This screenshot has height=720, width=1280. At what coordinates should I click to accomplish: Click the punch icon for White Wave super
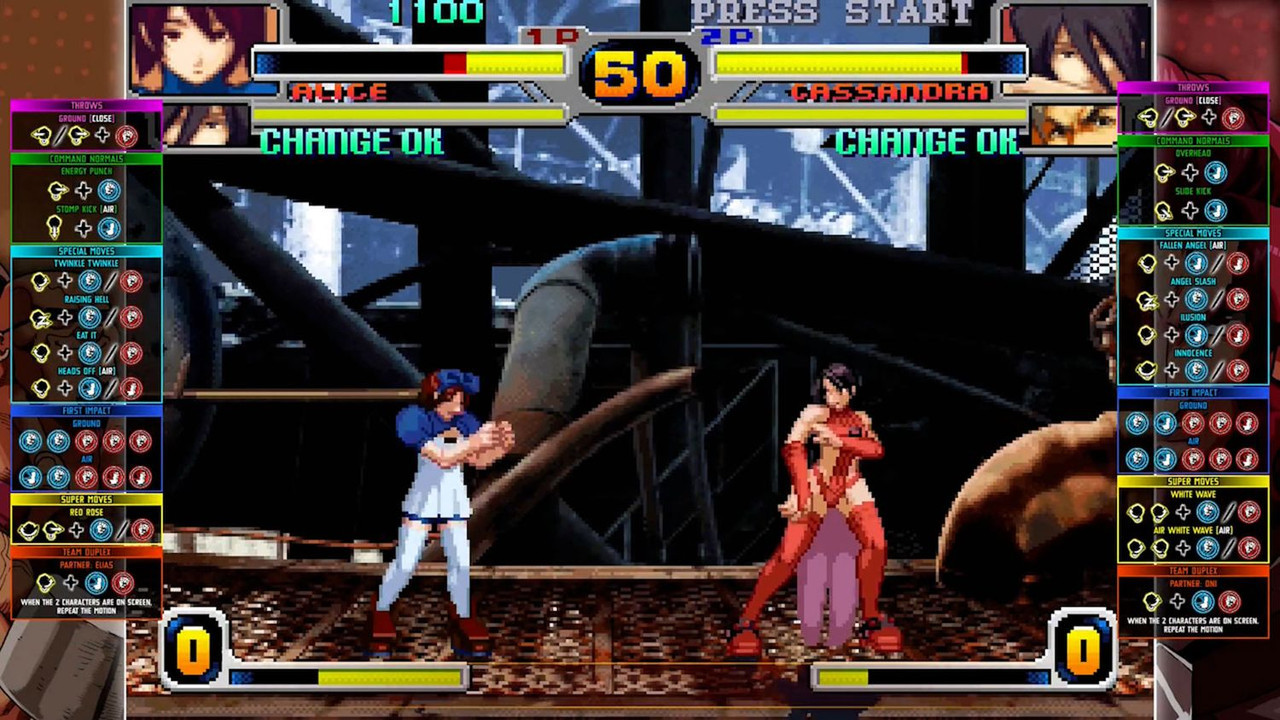(1206, 514)
